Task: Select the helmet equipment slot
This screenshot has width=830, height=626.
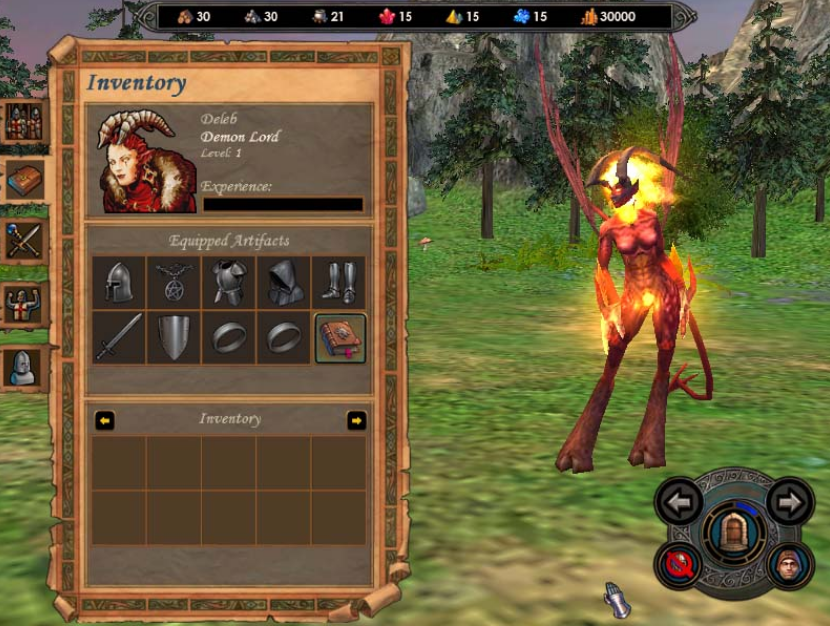Action: [x=119, y=283]
